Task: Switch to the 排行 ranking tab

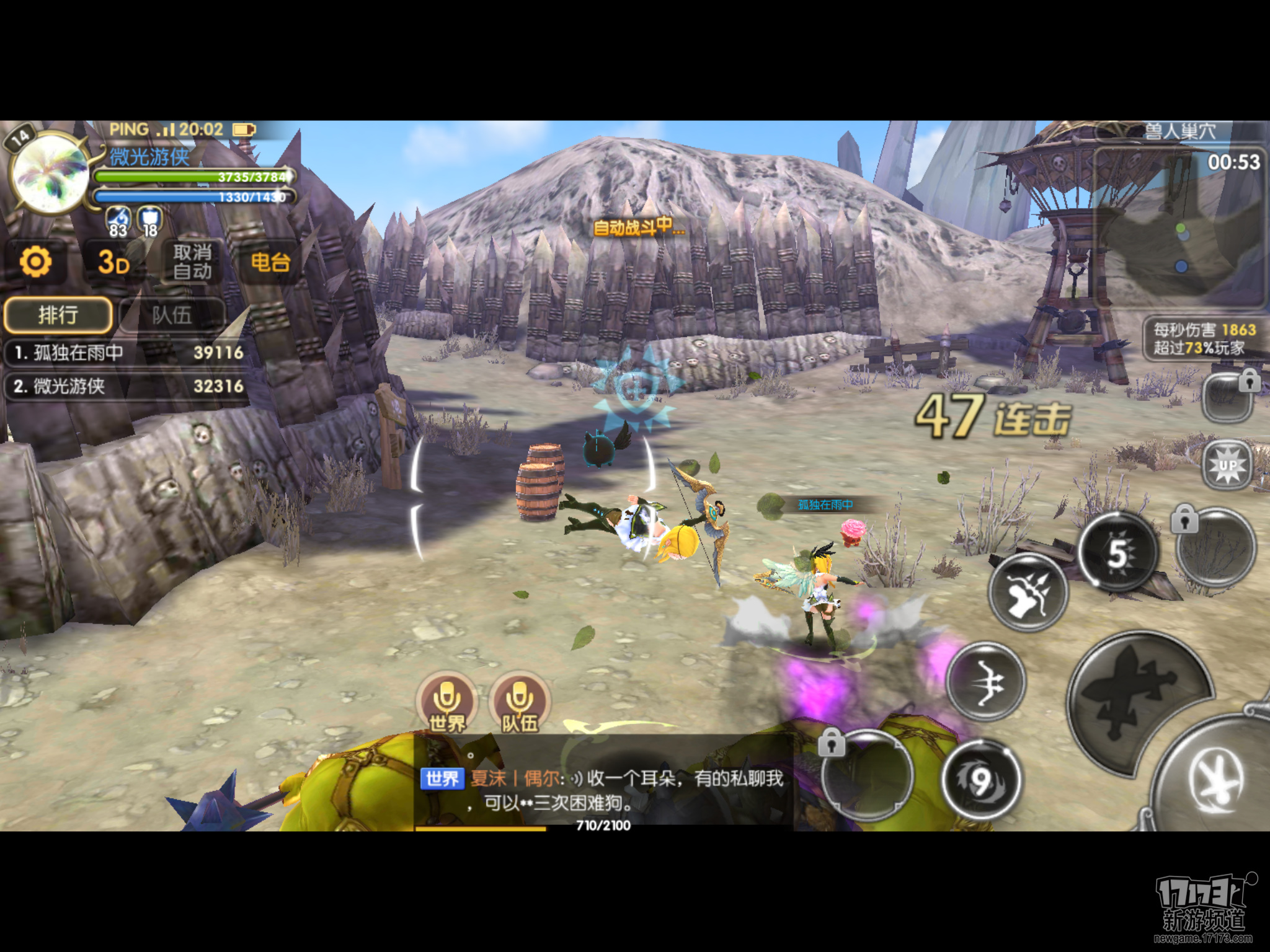Action: (x=58, y=315)
